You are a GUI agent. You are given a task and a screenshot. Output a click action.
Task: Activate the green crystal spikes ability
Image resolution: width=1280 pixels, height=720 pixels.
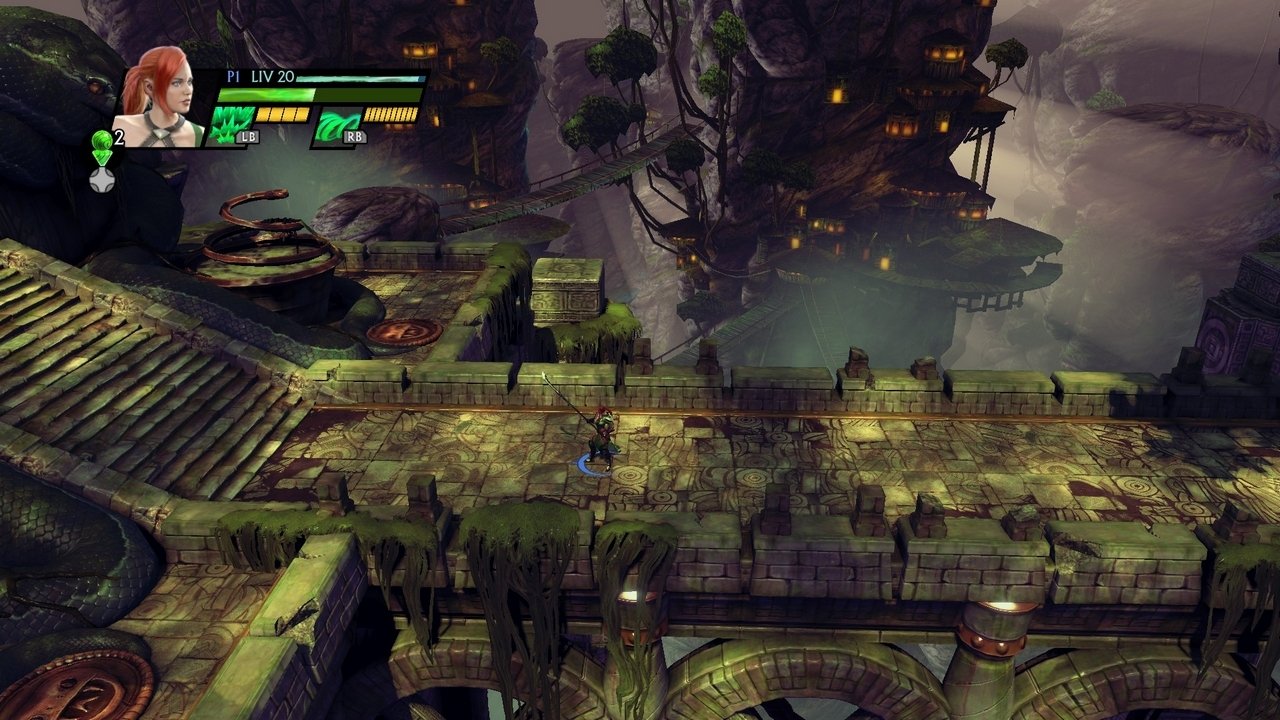pyautogui.click(x=232, y=126)
